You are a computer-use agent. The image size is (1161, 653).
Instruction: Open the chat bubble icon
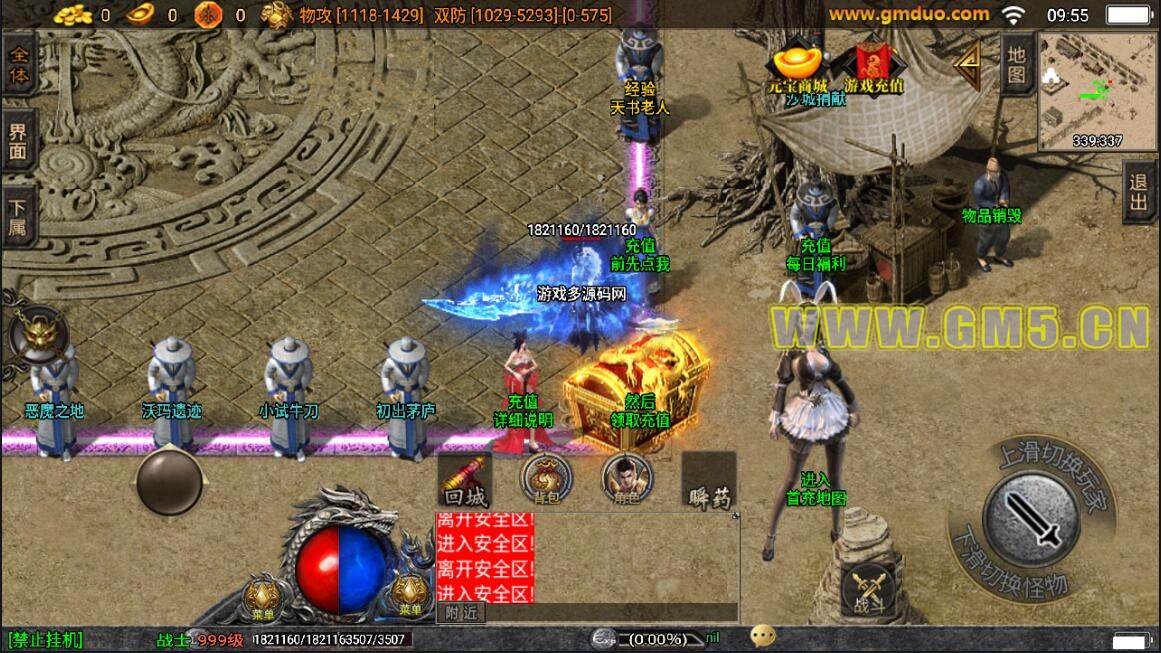pos(764,637)
